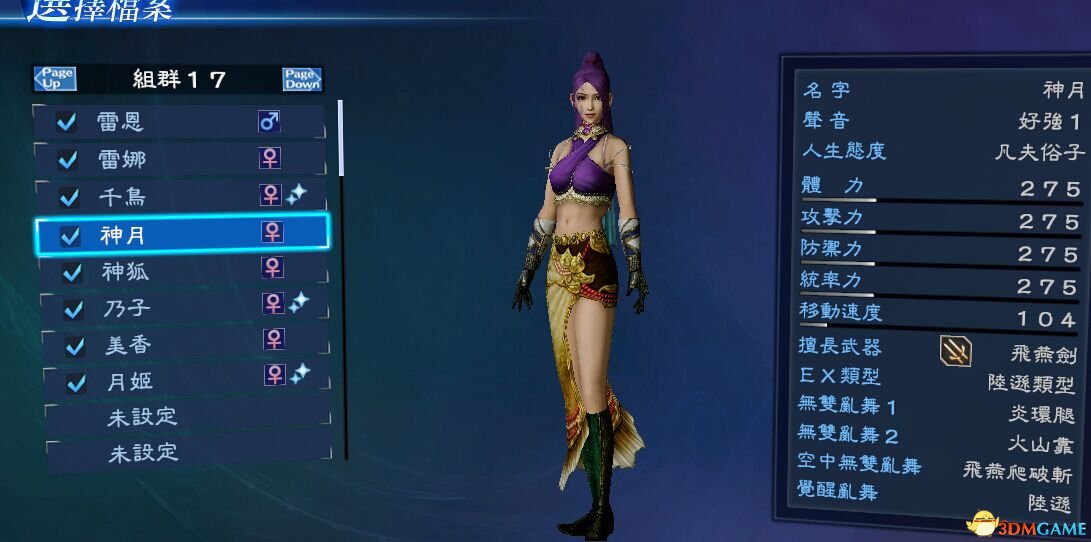
Task: Select the 雷恩 character row
Action: [x=180, y=122]
